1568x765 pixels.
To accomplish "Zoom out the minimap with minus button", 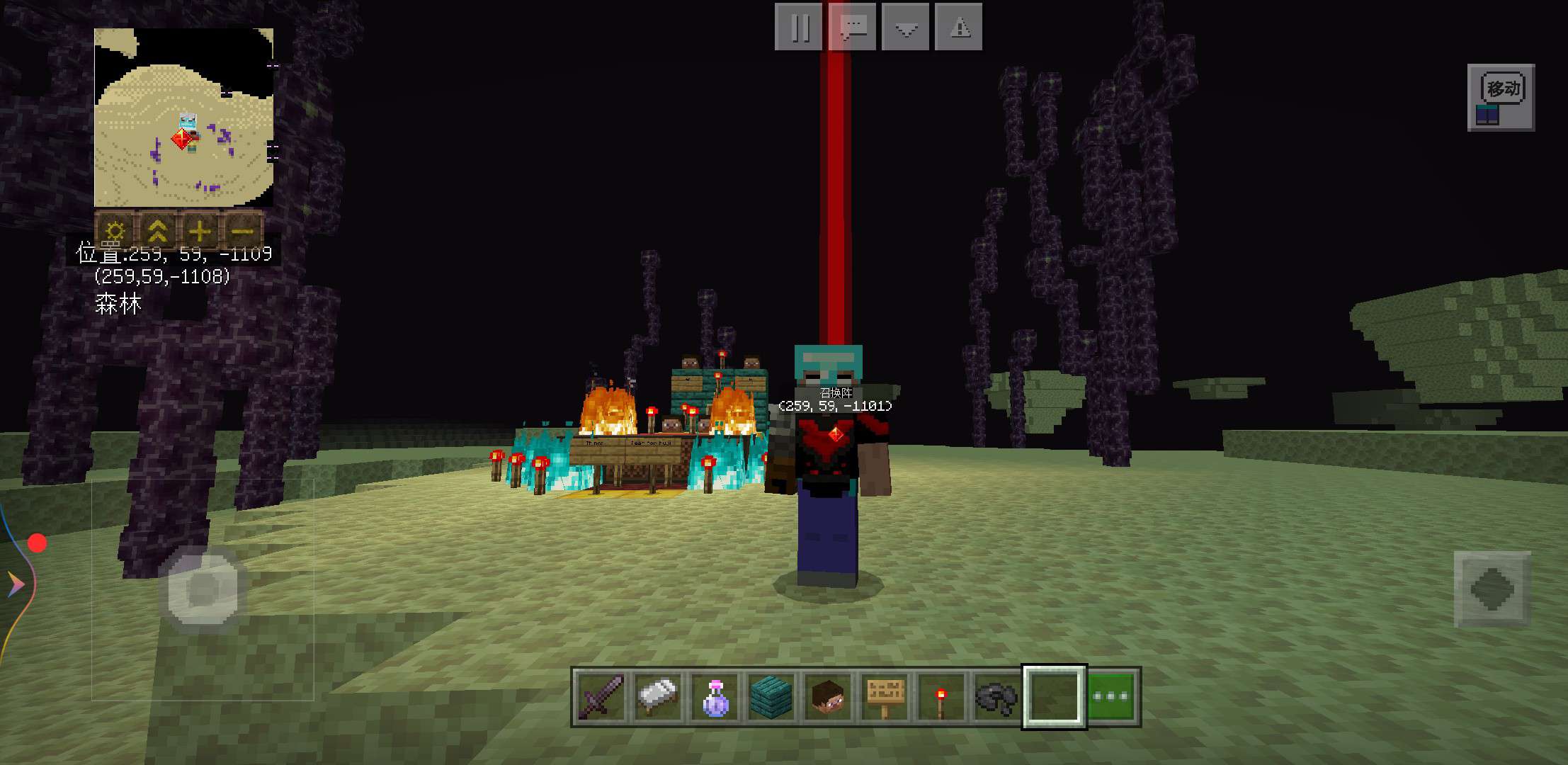I will (242, 230).
